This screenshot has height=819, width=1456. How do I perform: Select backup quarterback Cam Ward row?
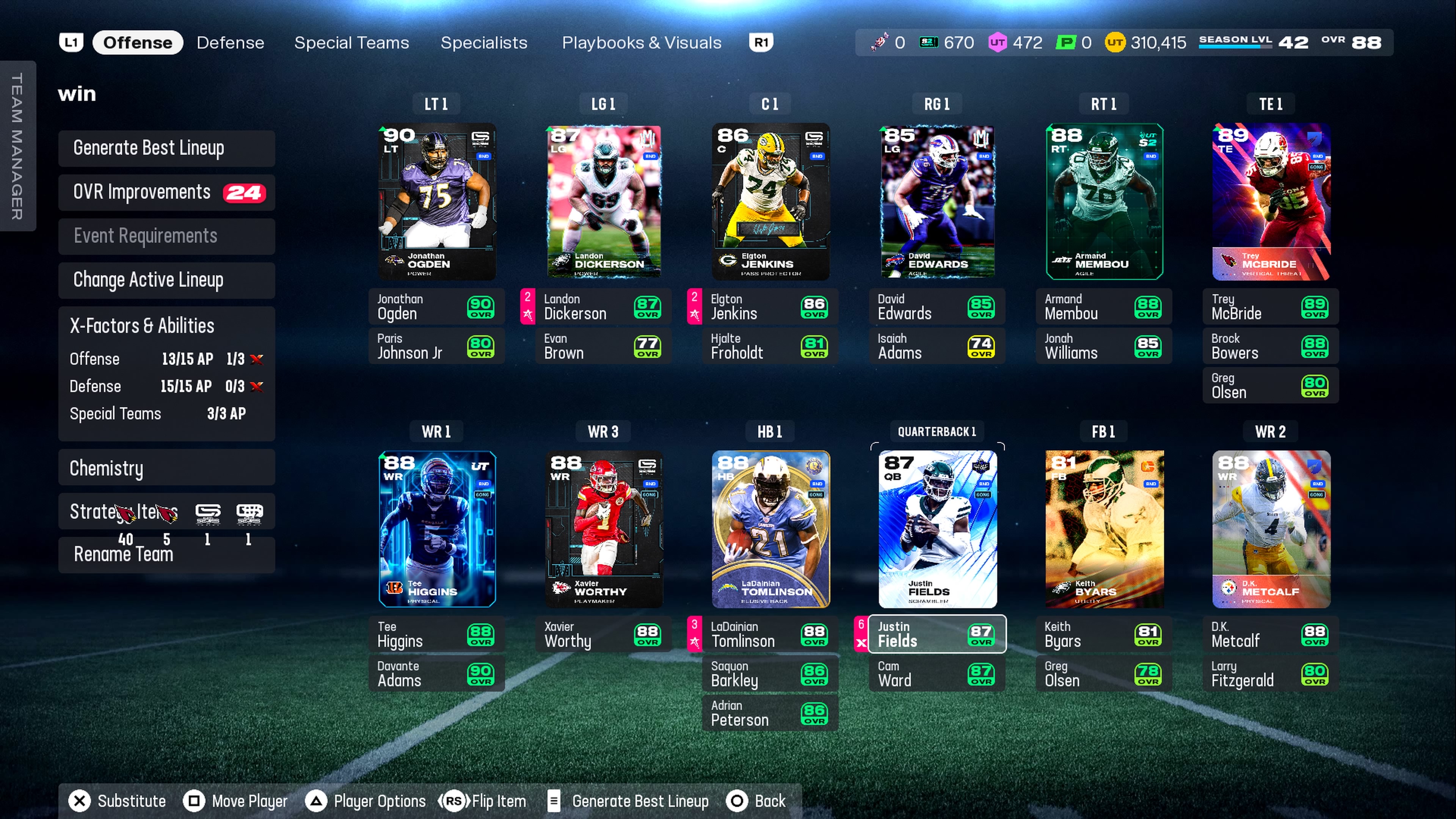tap(937, 674)
